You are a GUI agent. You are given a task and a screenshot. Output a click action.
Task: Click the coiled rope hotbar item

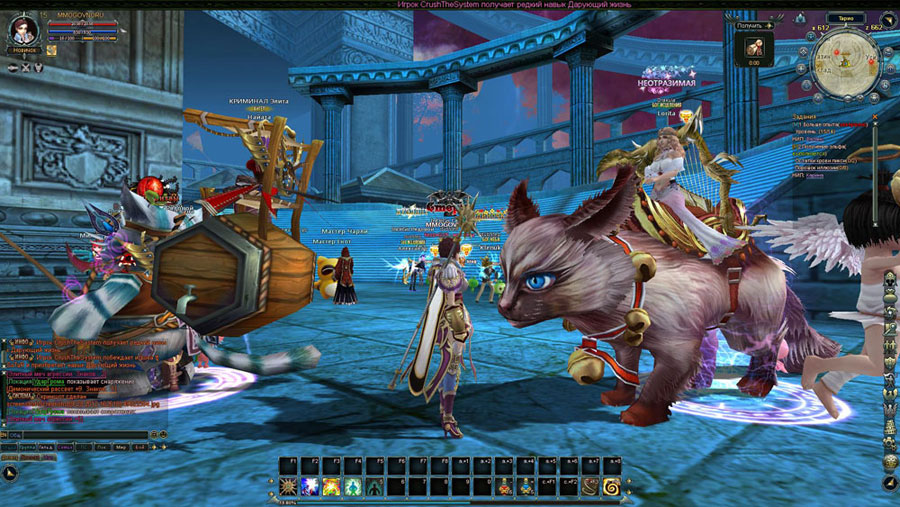(590, 487)
